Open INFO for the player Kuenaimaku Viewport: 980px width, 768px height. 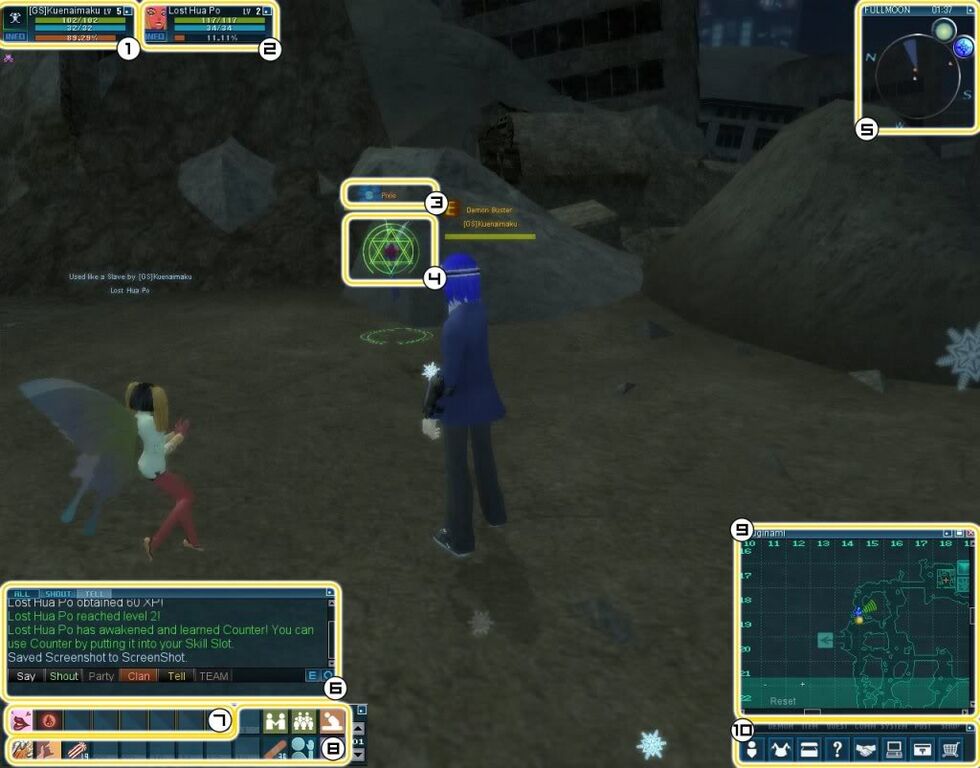15,37
